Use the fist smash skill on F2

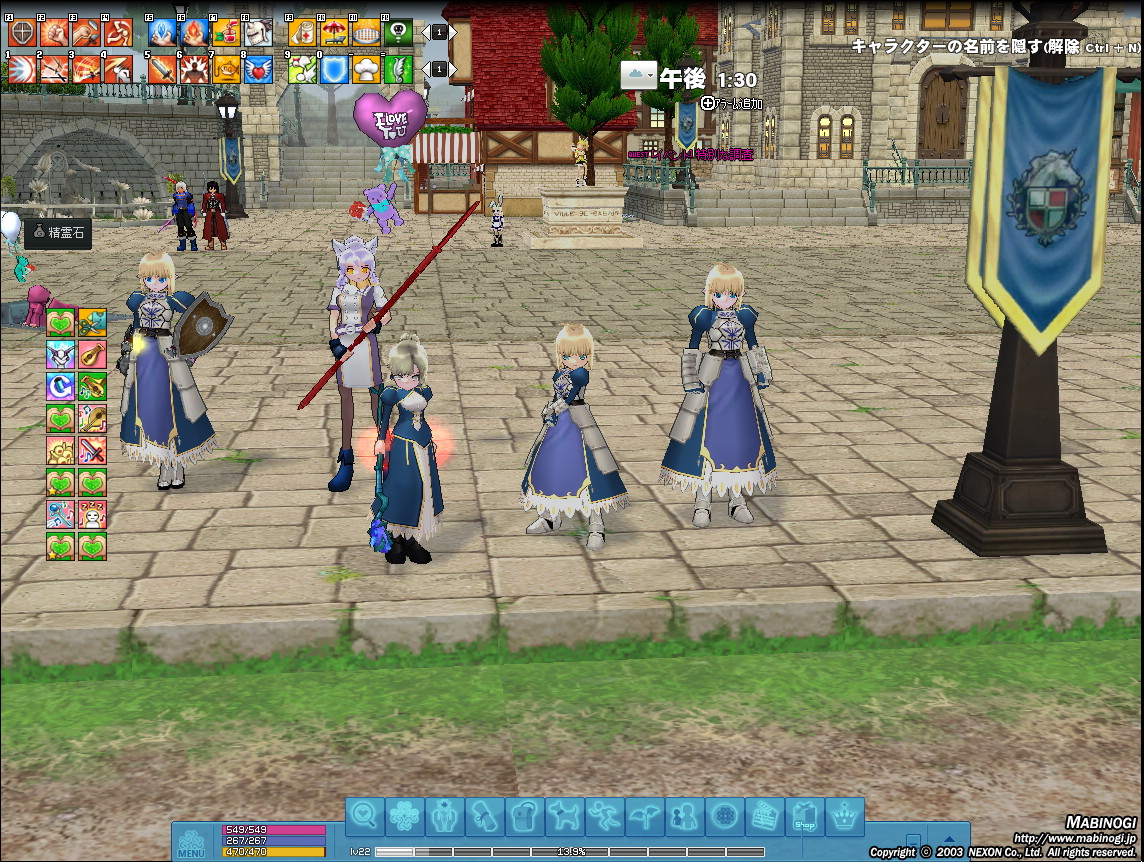point(53,33)
